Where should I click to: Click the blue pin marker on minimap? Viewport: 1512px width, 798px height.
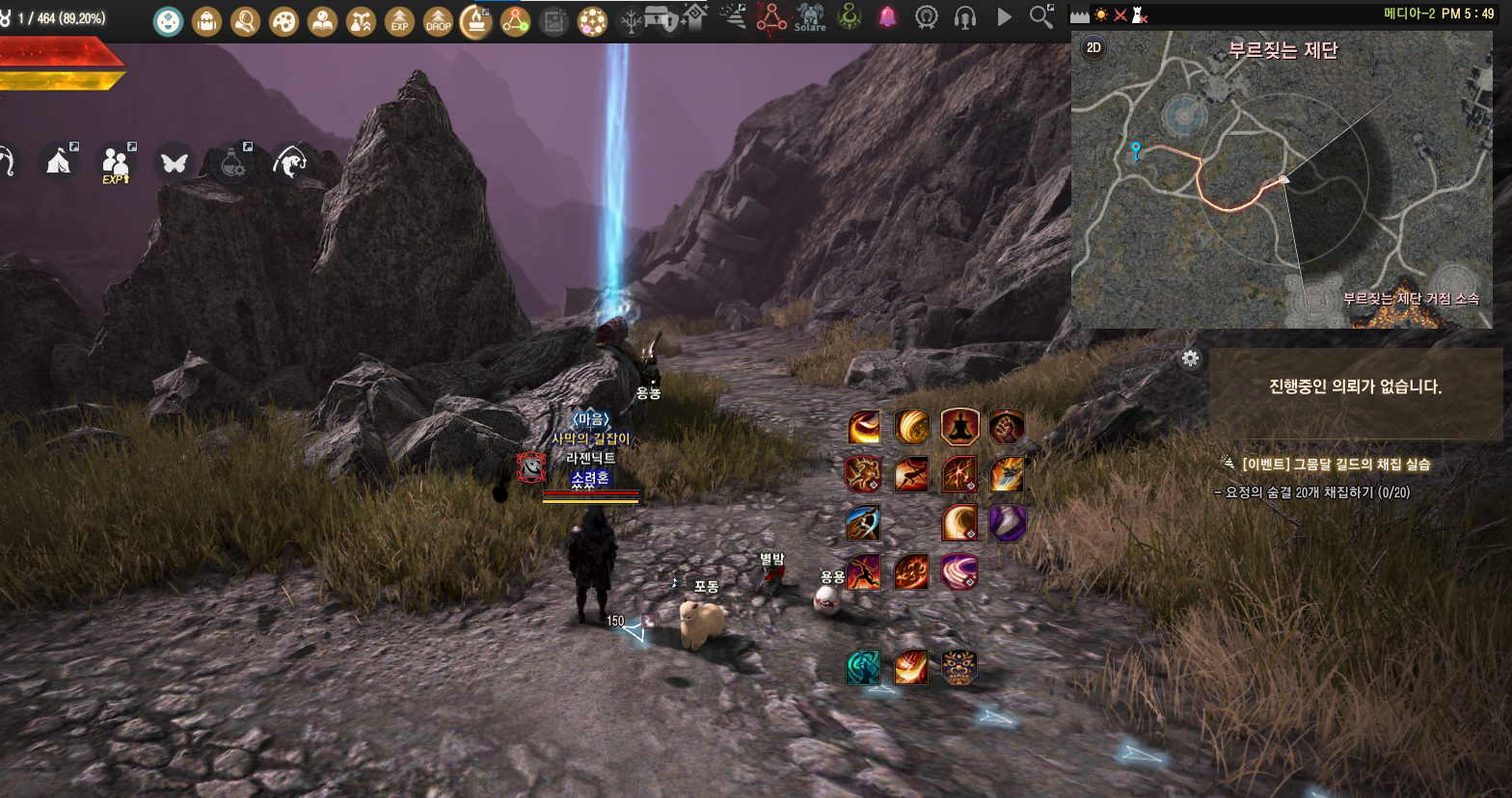pyautogui.click(x=1136, y=150)
